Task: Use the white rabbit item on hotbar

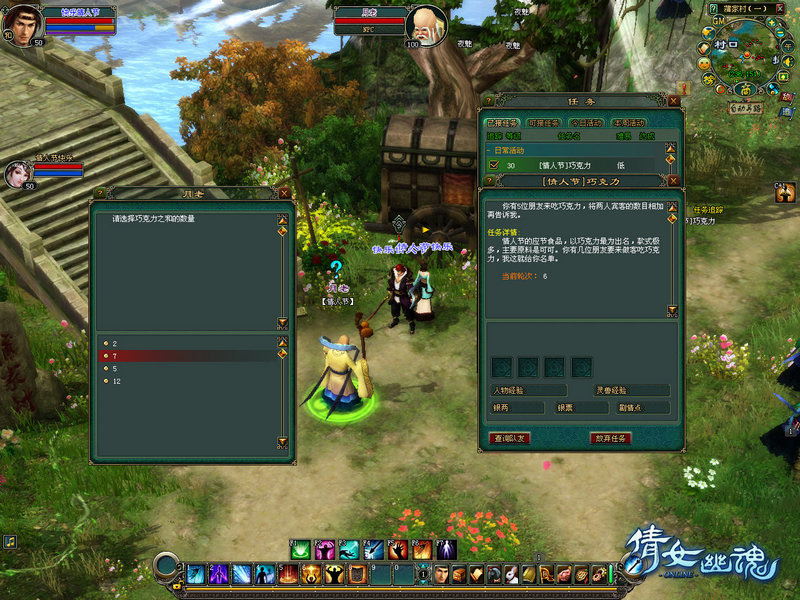Action: tap(510, 574)
